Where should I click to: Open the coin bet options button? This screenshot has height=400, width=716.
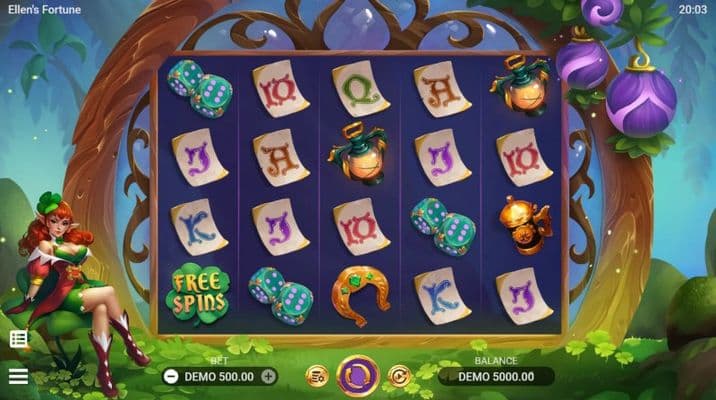(316, 376)
